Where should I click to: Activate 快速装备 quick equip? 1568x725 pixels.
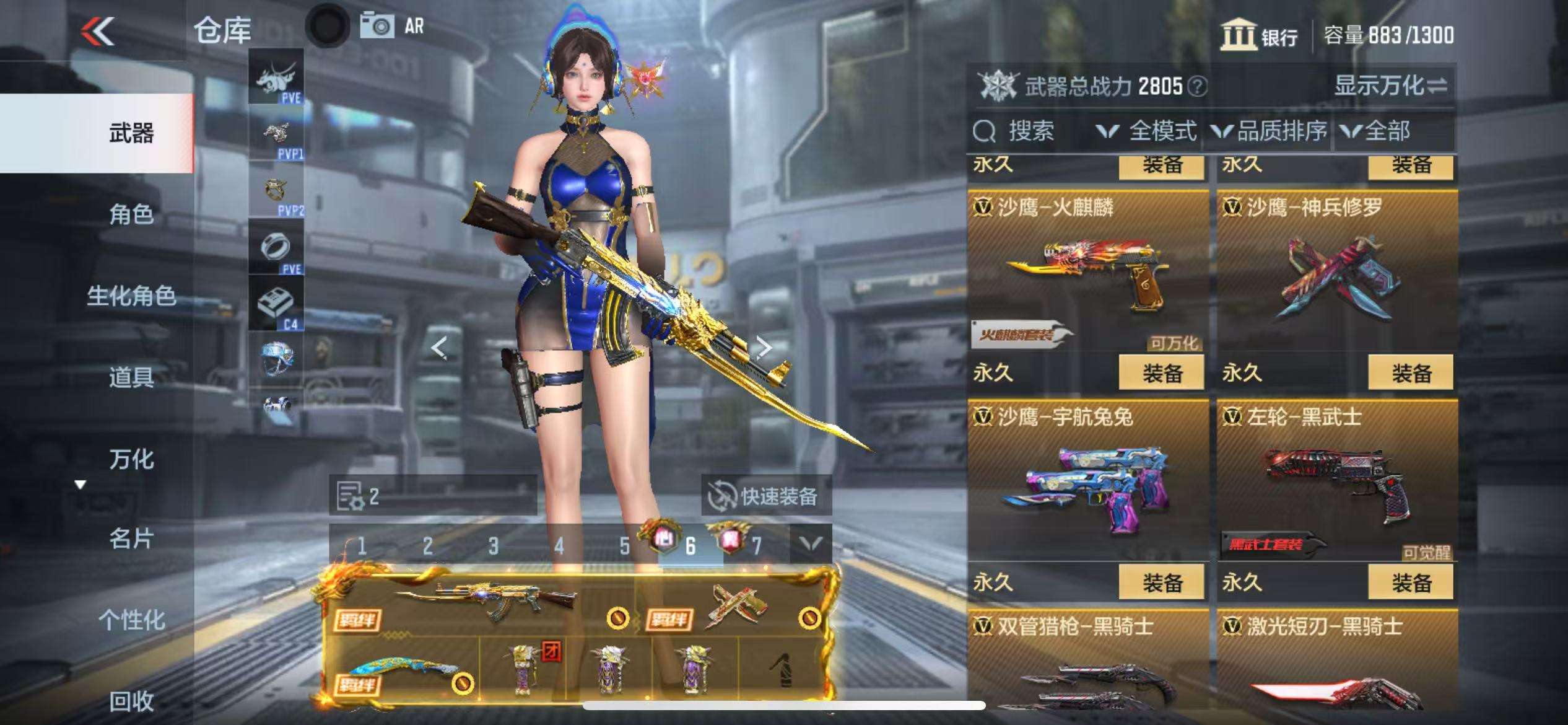(x=766, y=496)
